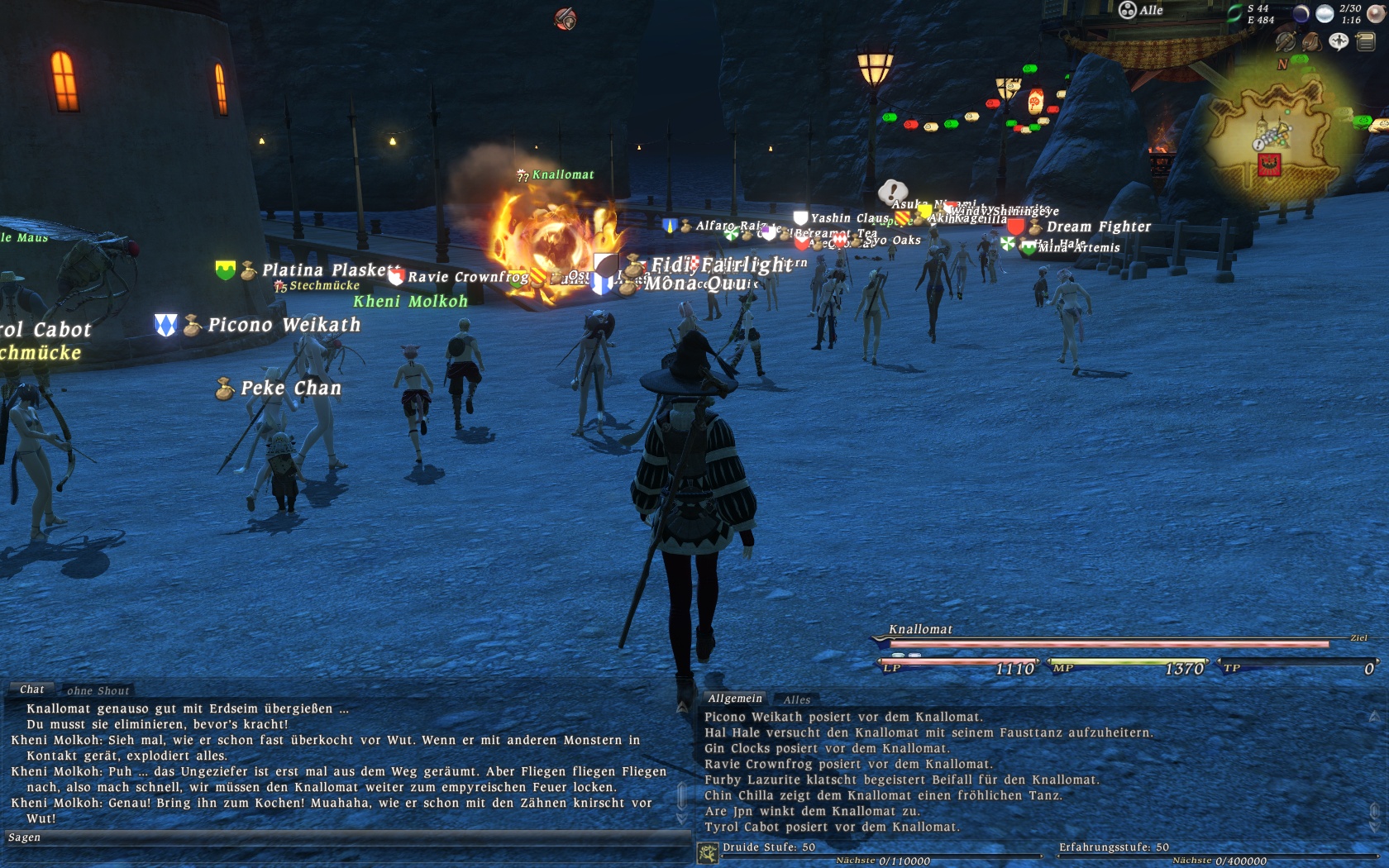The height and width of the screenshot is (868, 1389).
Task: Open the emote speech bubble icon
Action: click(x=1339, y=41)
